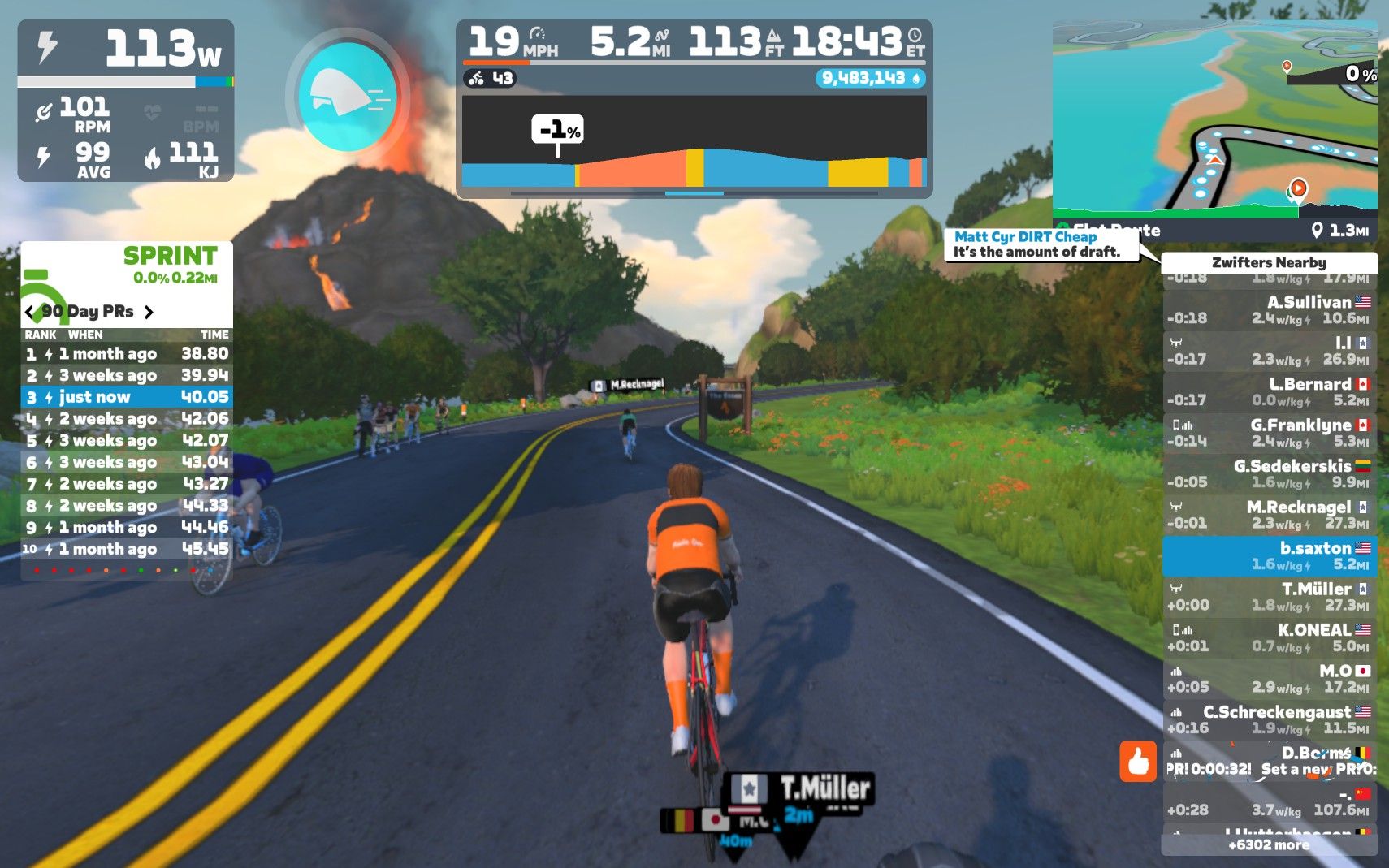Image resolution: width=1389 pixels, height=868 pixels.
Task: Select M.Recknagel in the riders list
Action: [x=1269, y=515]
